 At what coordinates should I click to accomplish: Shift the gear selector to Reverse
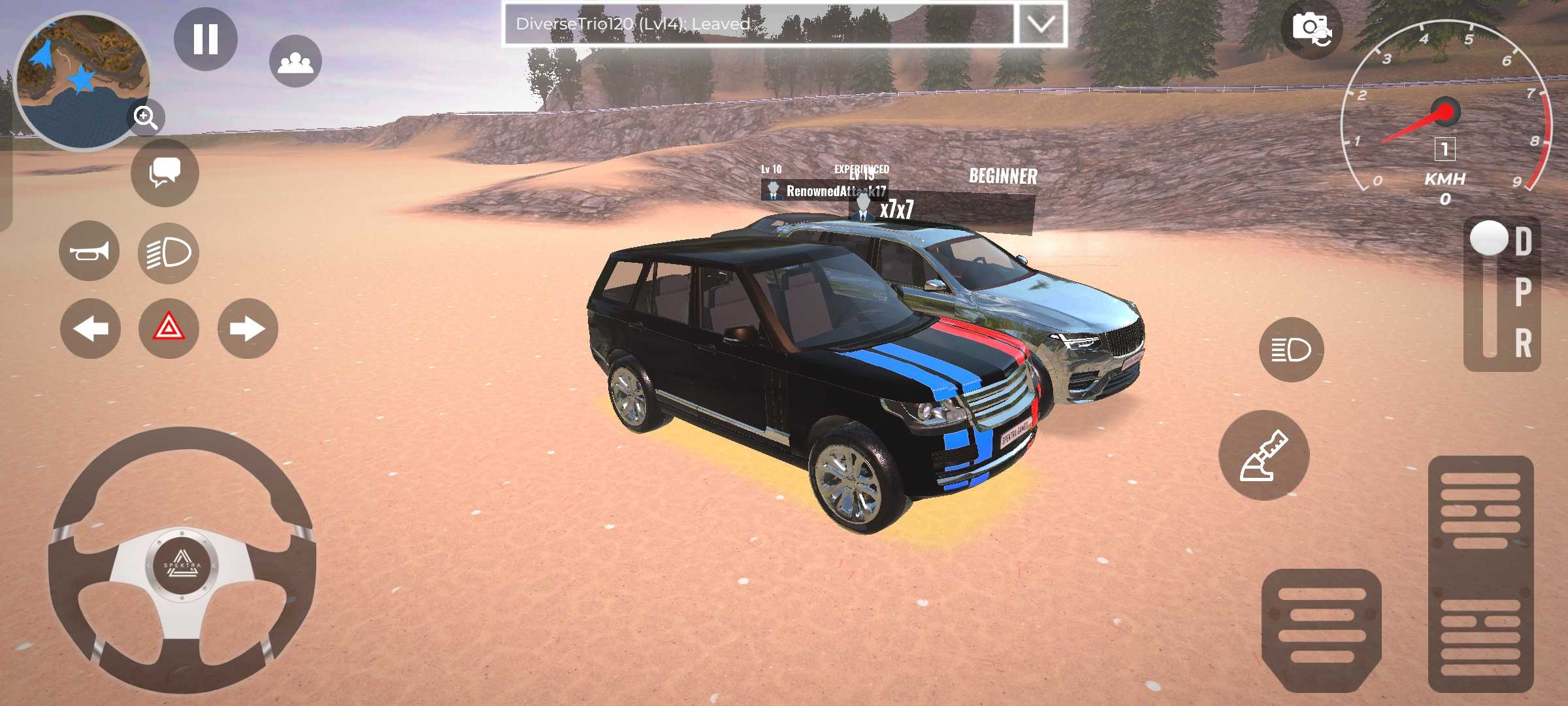(1523, 343)
